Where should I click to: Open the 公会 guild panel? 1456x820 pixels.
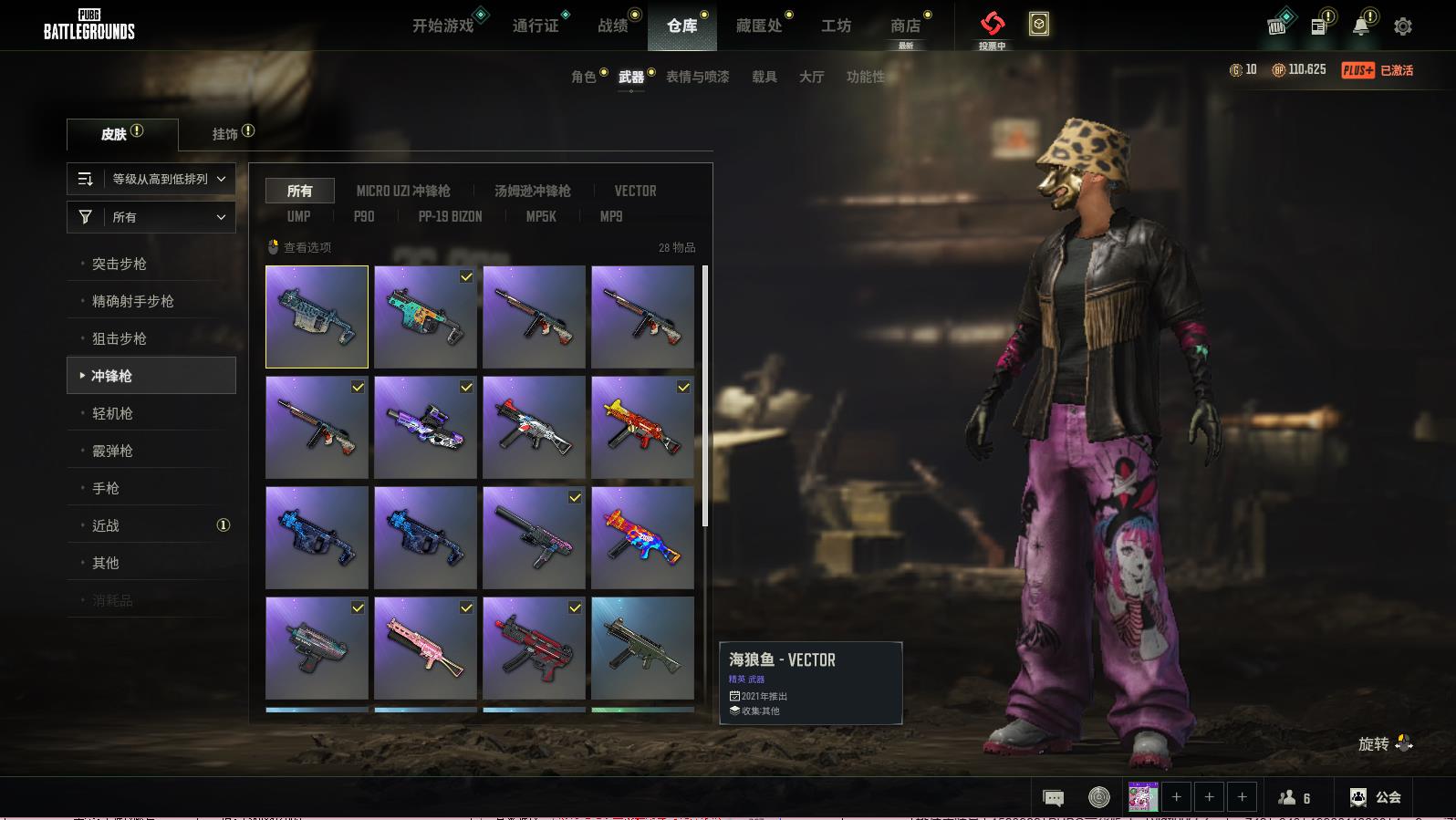pyautogui.click(x=1376, y=797)
